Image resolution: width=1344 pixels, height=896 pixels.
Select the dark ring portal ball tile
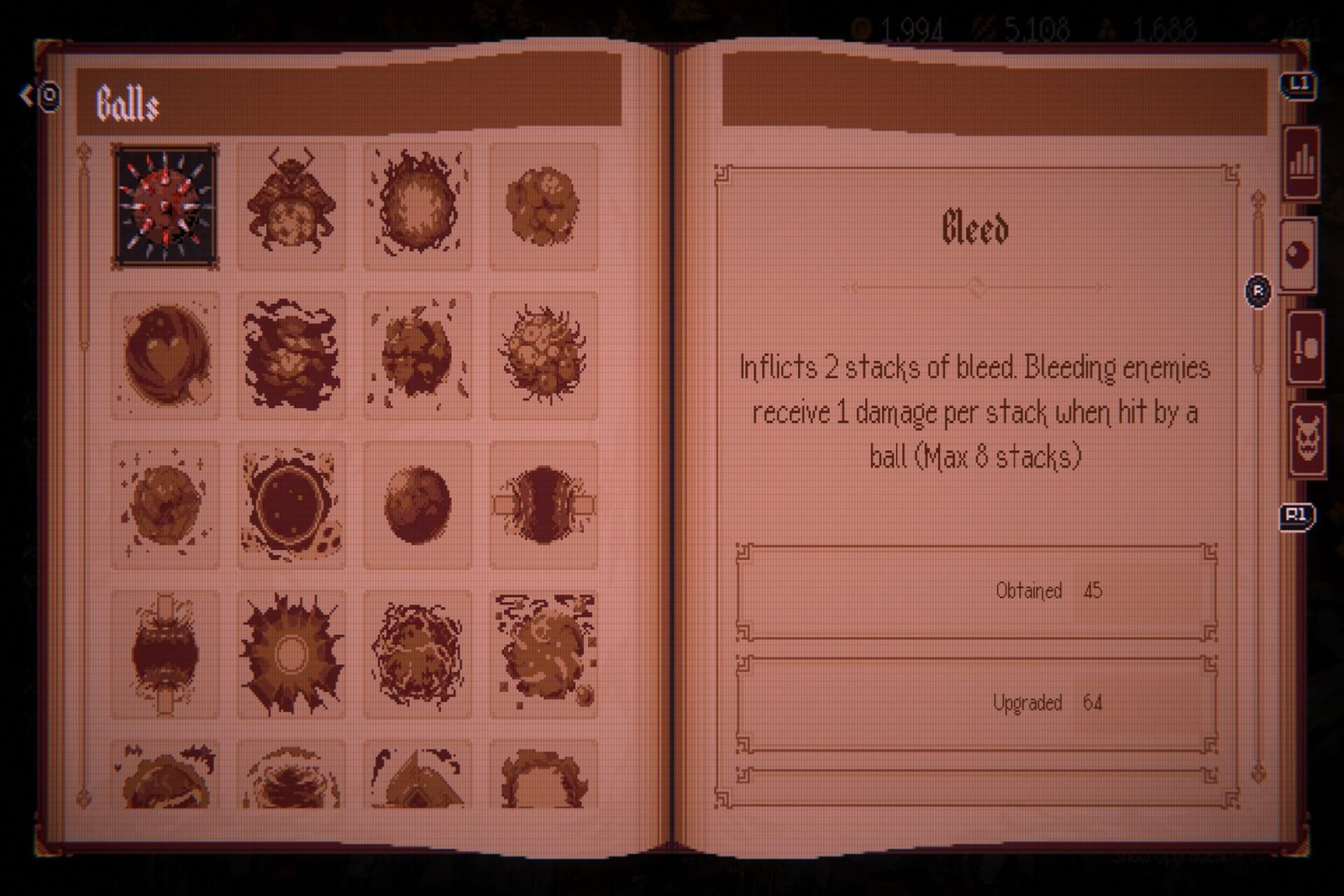291,505
